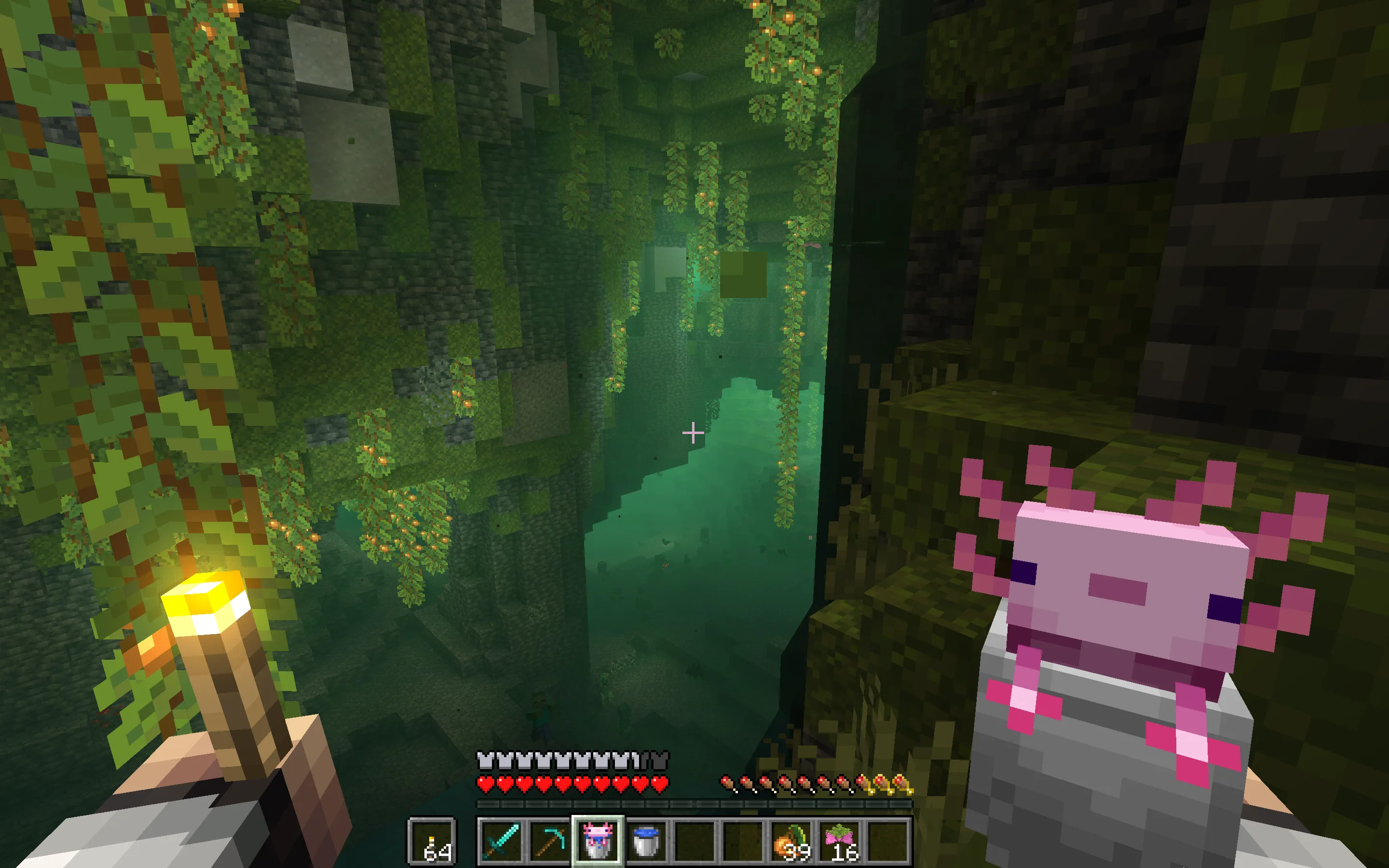Pick the glow berries stack slot
1389x868 pixels.
coord(791,841)
